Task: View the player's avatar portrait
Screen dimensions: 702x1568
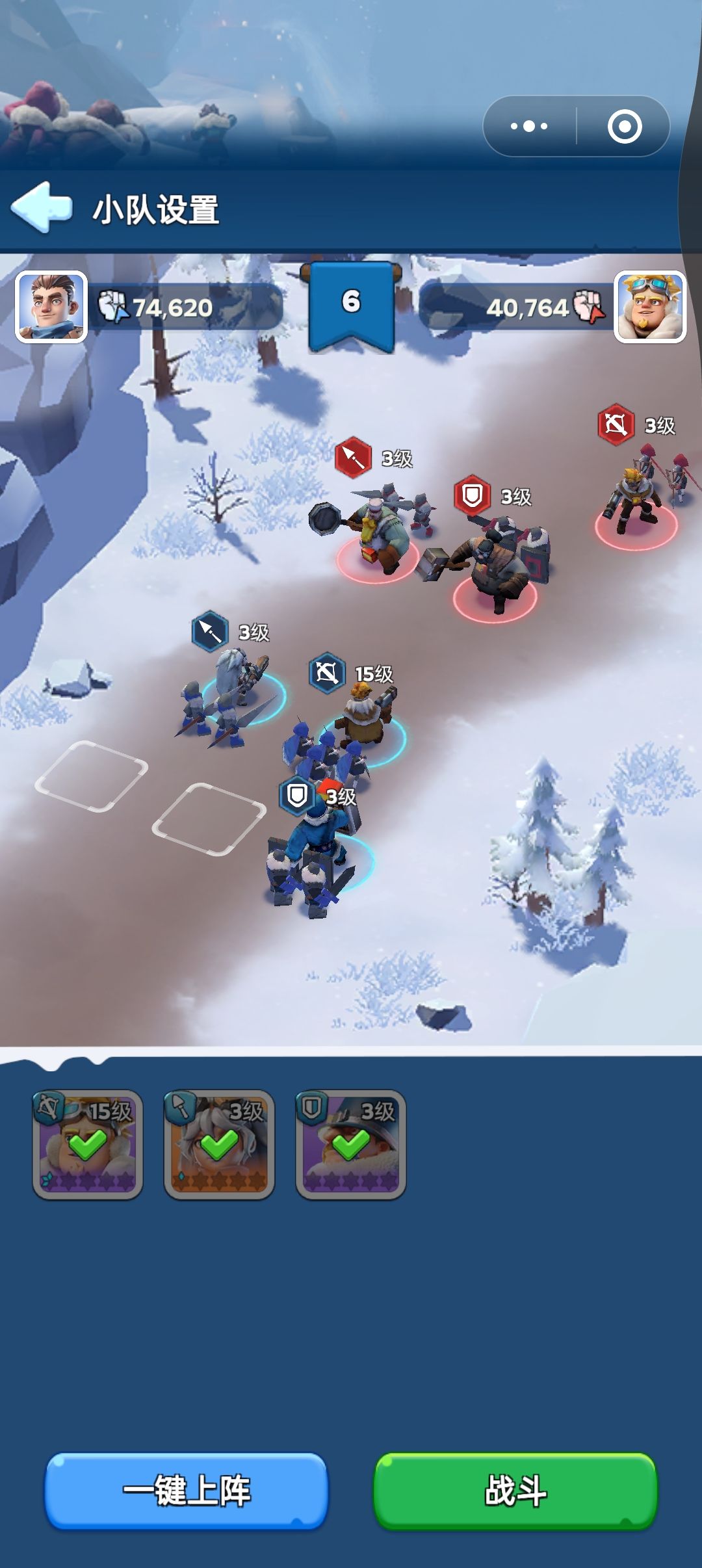Action: coord(51,307)
